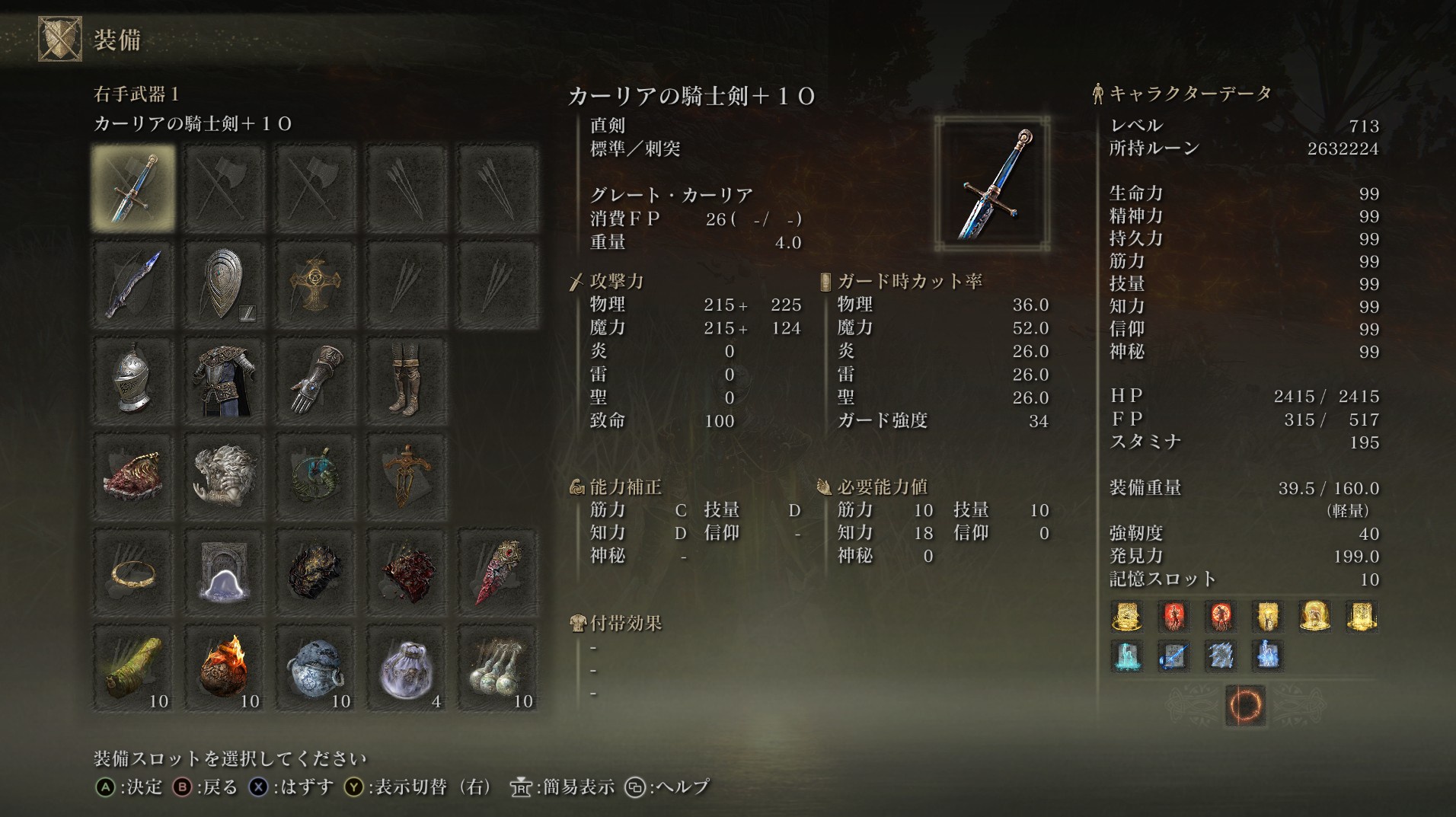The image size is (1456, 817).
Task: Select the metal gauntlet slot
Action: [315, 381]
